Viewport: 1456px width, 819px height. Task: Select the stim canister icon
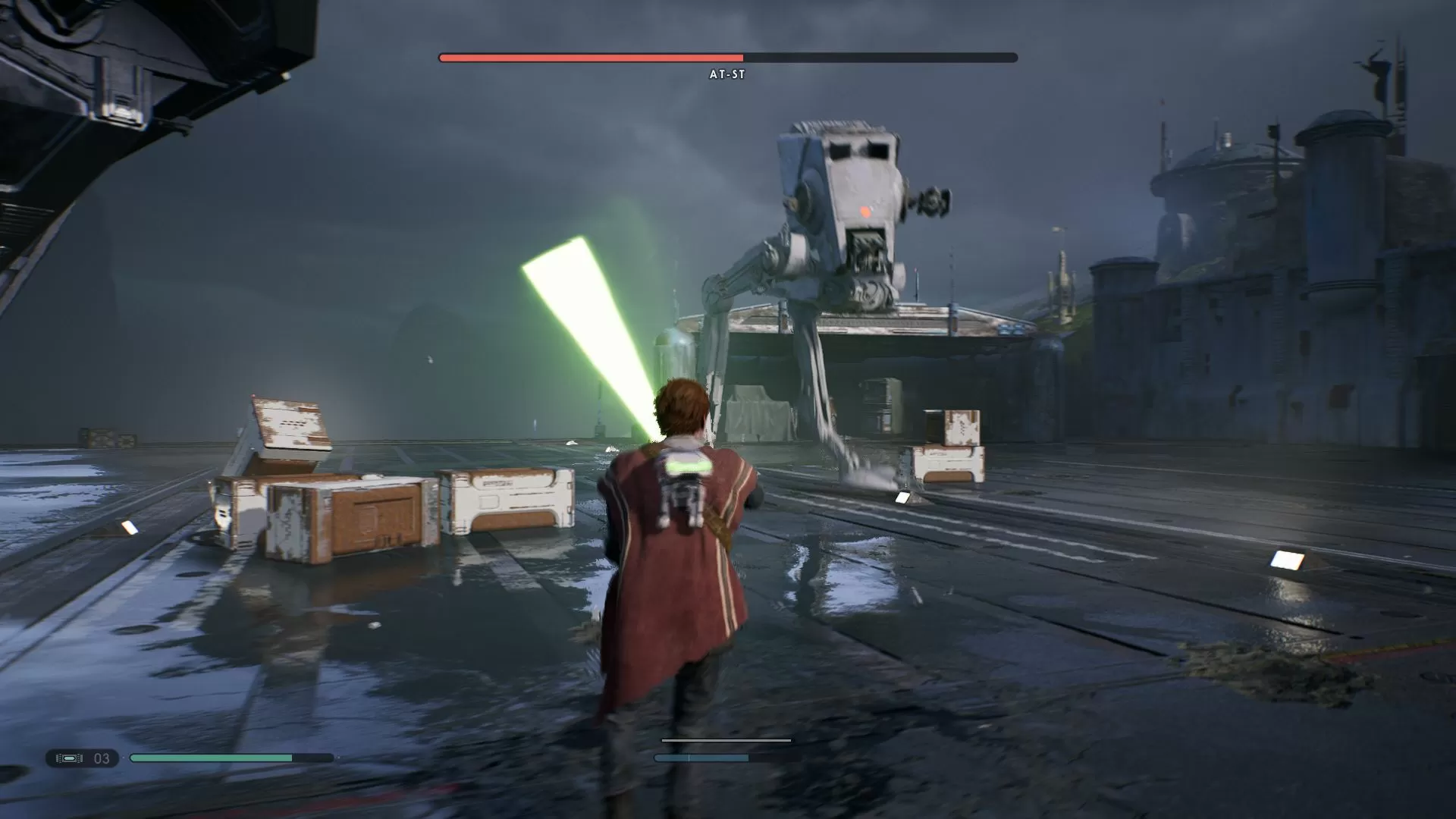point(70,758)
